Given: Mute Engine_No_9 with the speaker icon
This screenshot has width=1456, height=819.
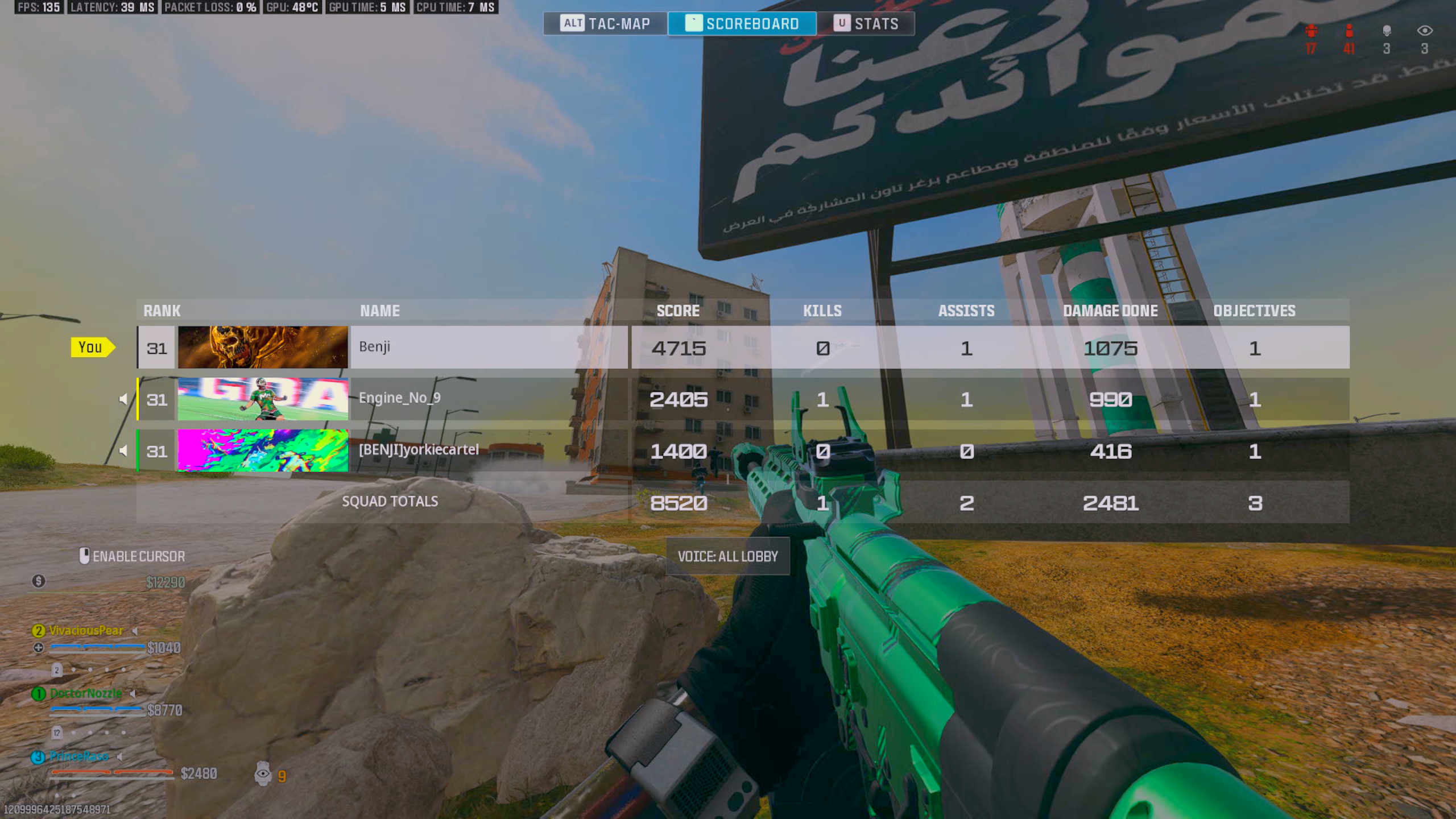Looking at the screenshot, I should [123, 399].
